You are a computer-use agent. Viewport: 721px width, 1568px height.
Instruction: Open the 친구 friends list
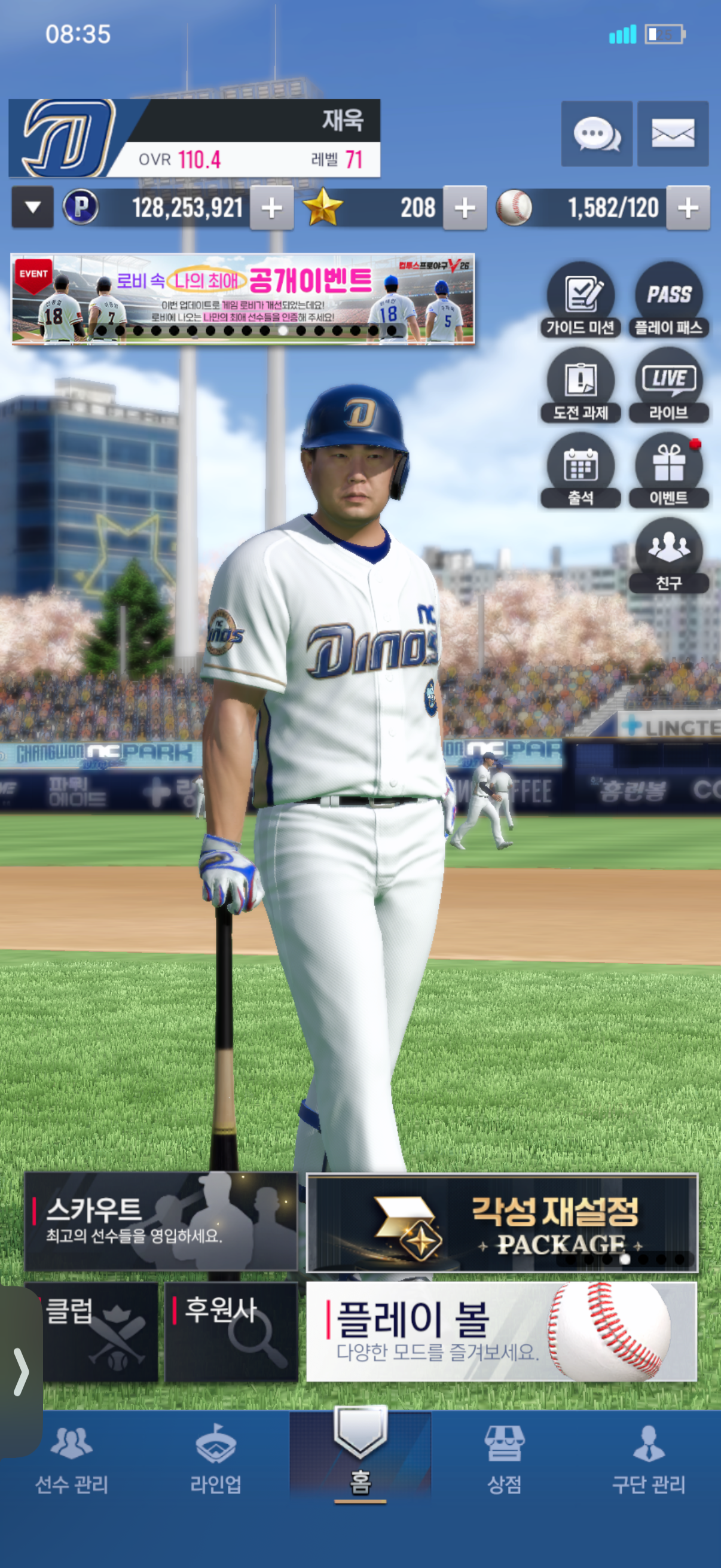668,555
